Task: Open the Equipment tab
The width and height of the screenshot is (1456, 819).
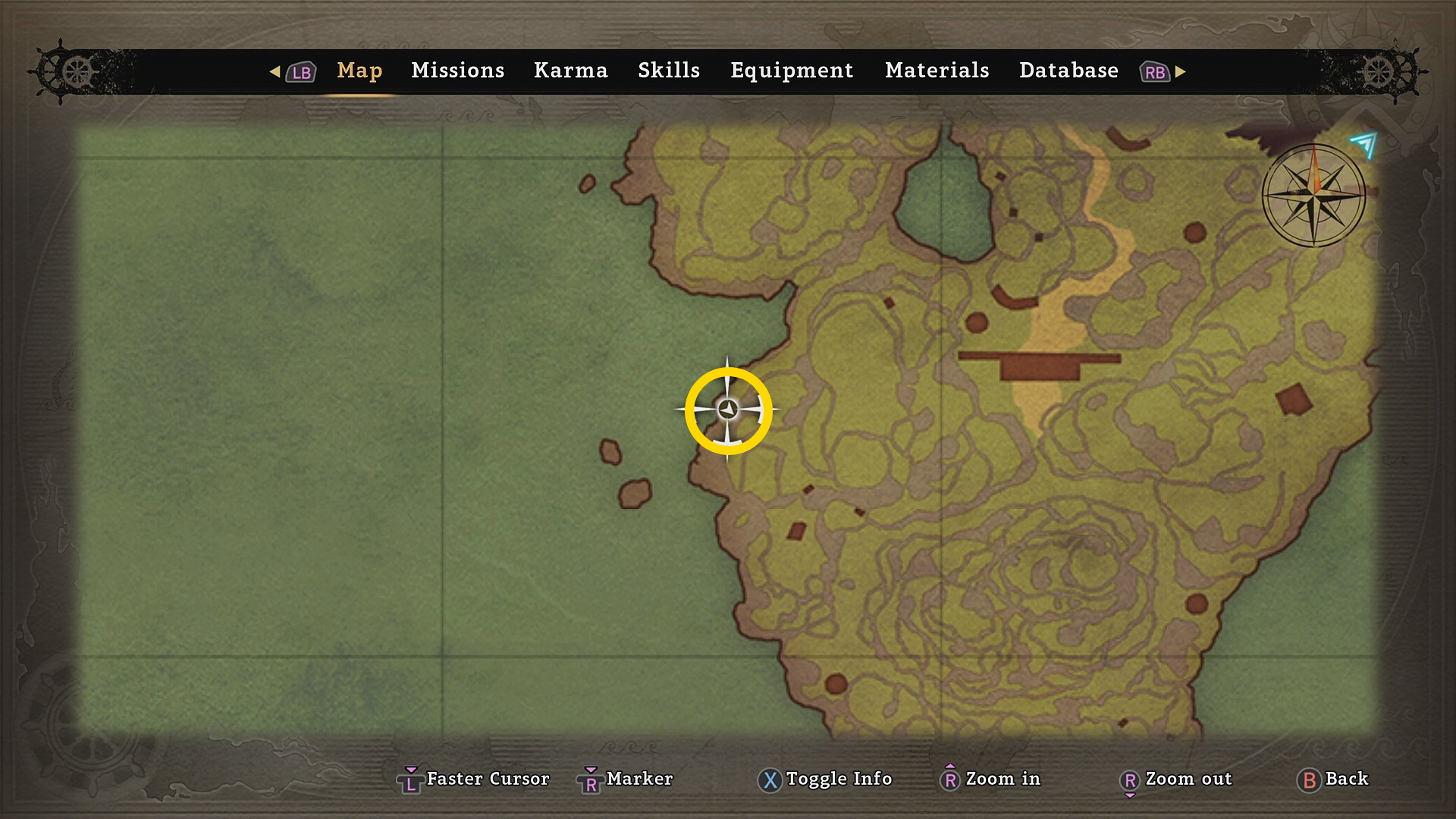Action: (x=792, y=71)
